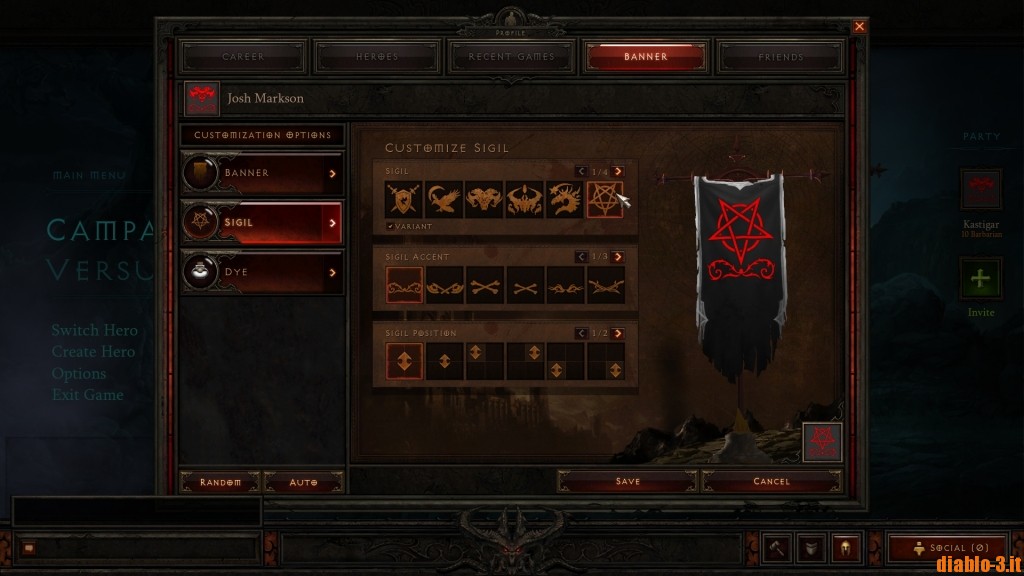
Task: Switch to the Career tab
Action: 243,57
